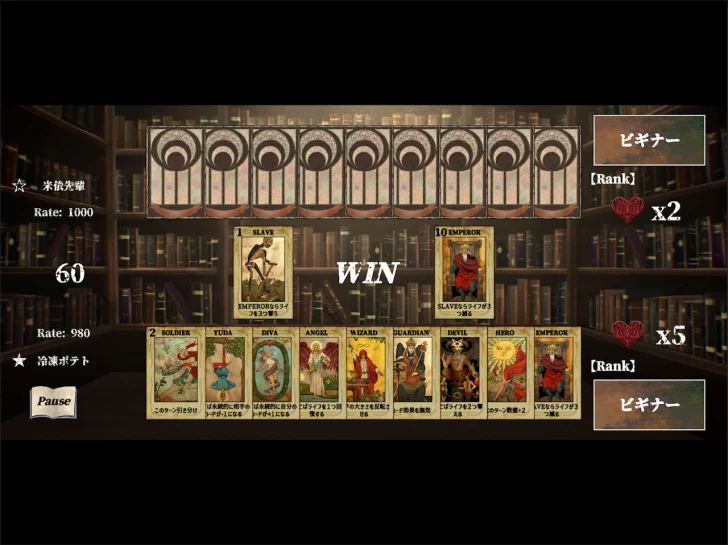Open the Pause menu
This screenshot has height=545, width=728.
[x=53, y=401]
